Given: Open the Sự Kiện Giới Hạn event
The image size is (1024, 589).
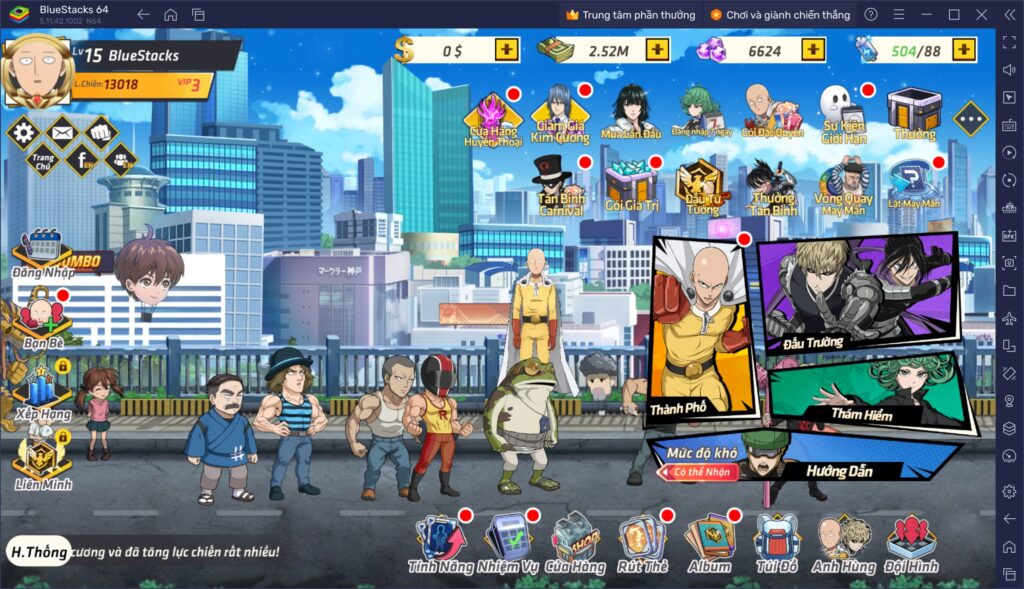Looking at the screenshot, I should (842, 113).
